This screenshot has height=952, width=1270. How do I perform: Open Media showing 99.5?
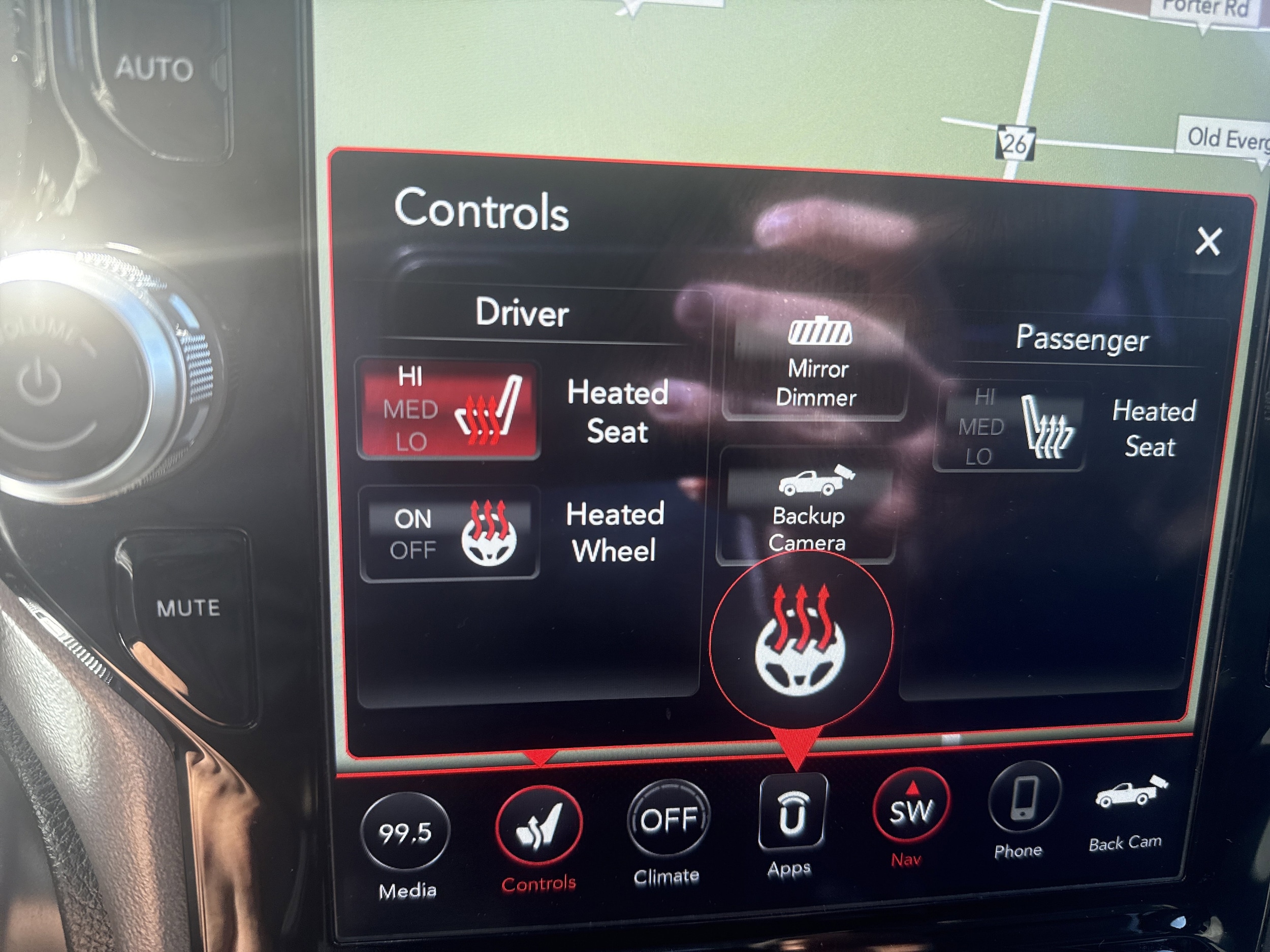405,832
